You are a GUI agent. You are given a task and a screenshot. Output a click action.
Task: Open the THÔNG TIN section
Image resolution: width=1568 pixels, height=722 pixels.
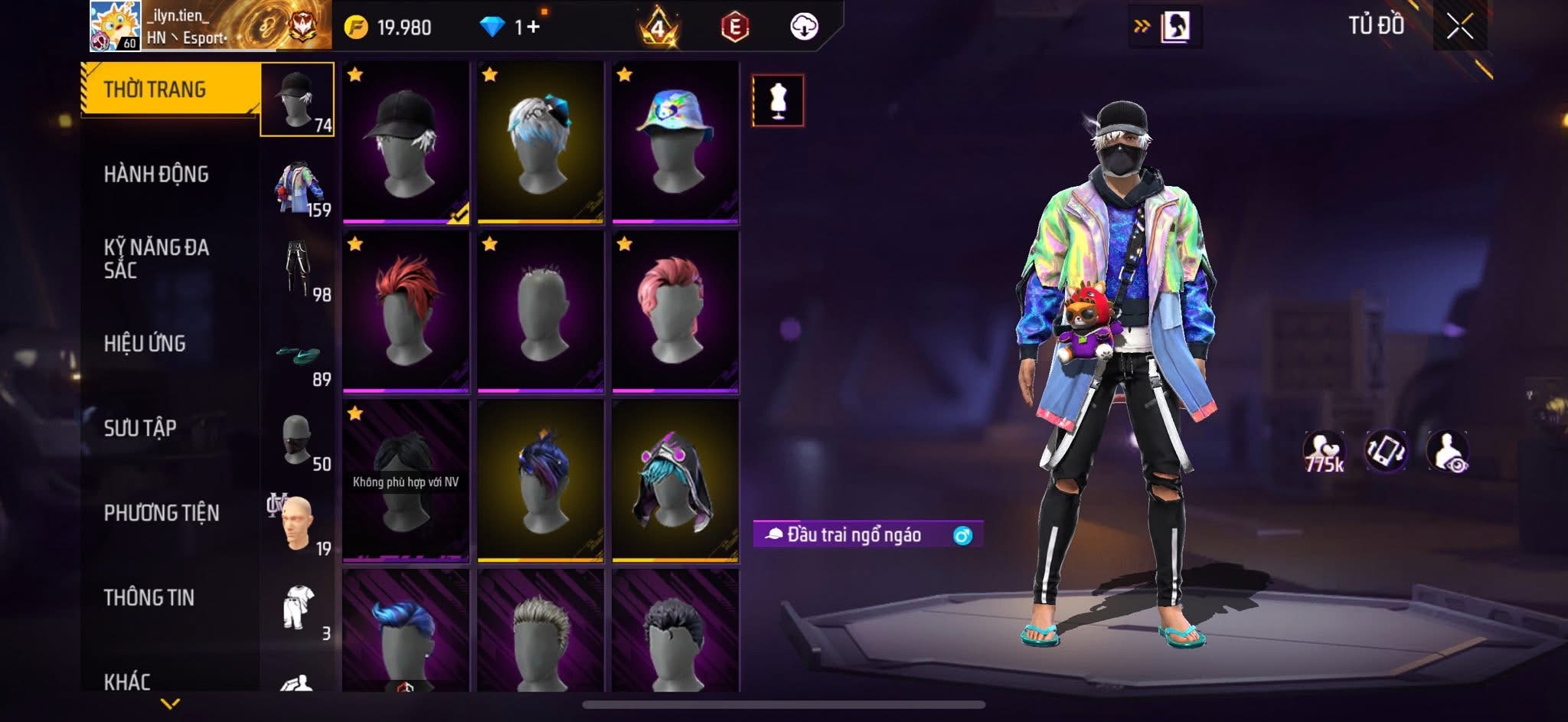tap(149, 597)
